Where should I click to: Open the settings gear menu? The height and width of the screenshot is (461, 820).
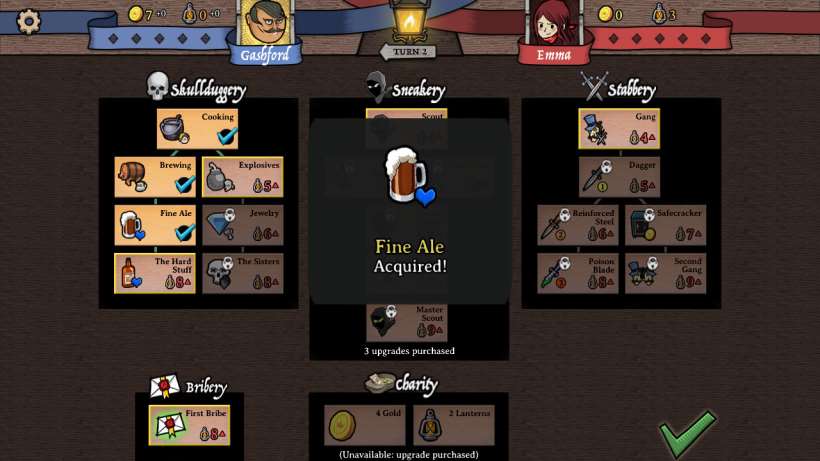tap(28, 21)
